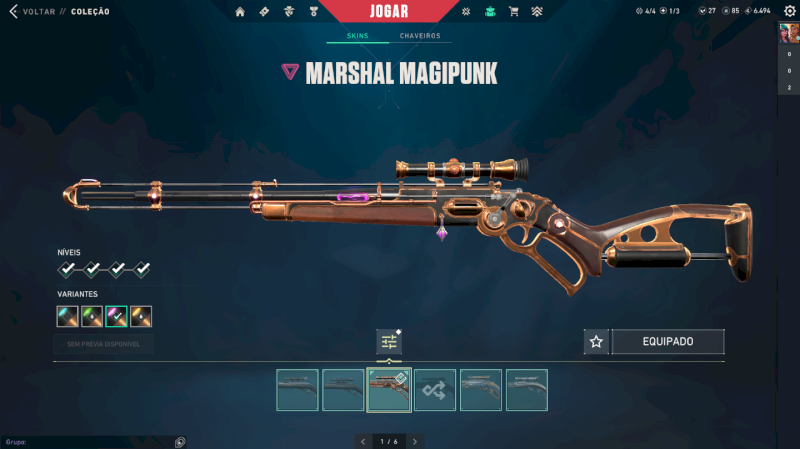Open the home icon in top navigation

coord(240,12)
